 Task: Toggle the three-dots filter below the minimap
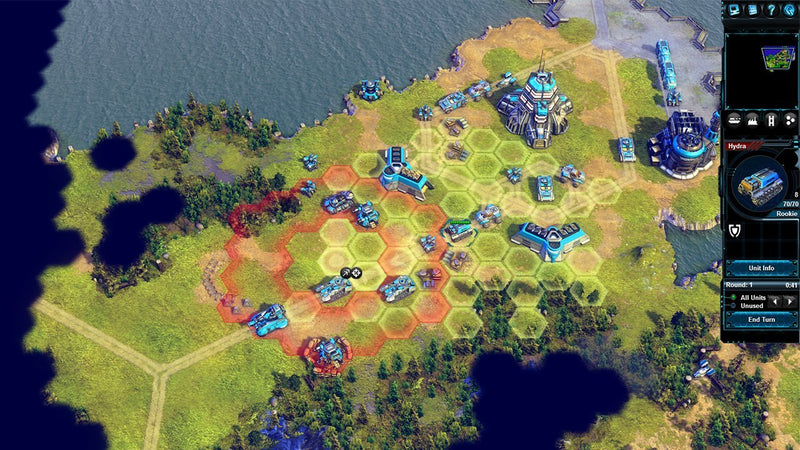789,119
